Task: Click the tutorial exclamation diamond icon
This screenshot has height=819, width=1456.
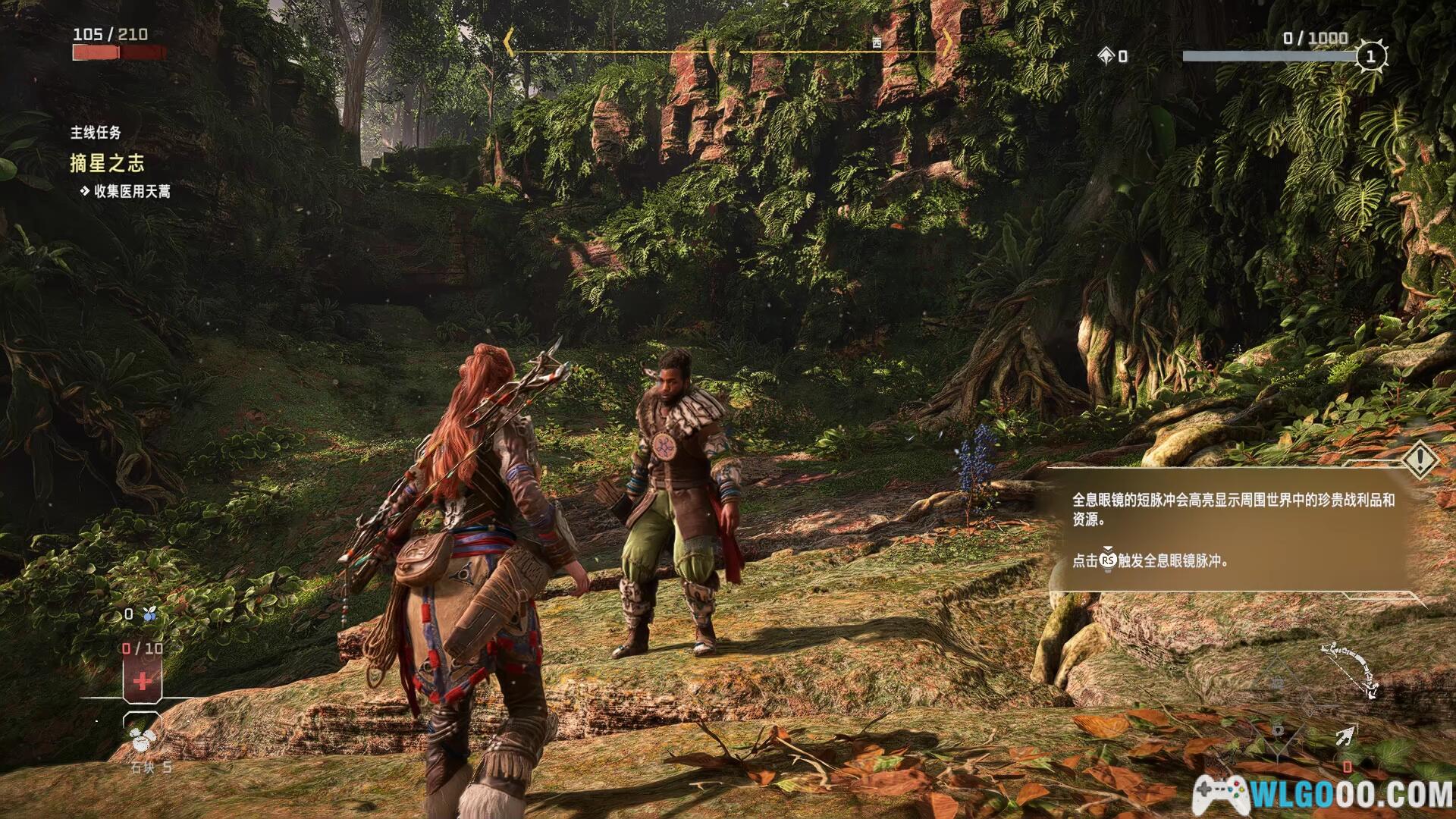Action: [1420, 459]
